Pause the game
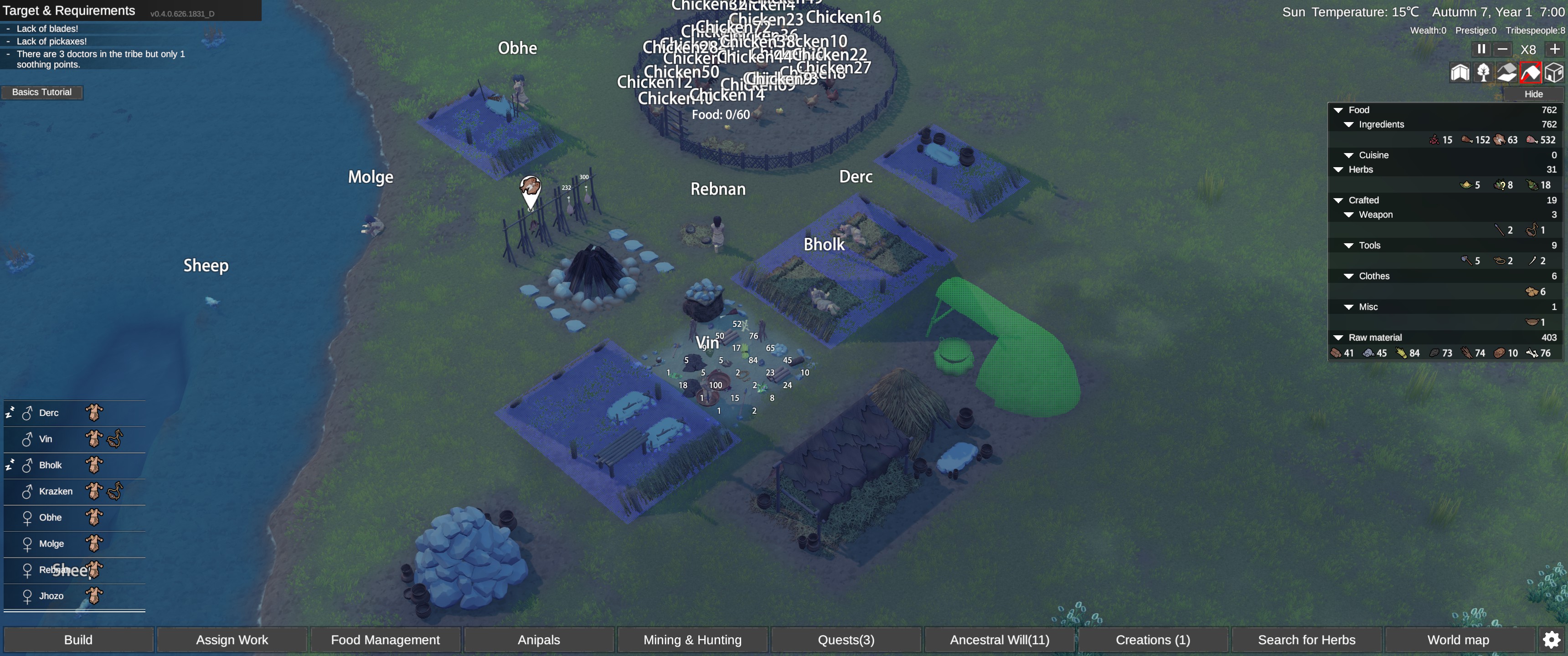The image size is (1568, 656). (1481, 49)
